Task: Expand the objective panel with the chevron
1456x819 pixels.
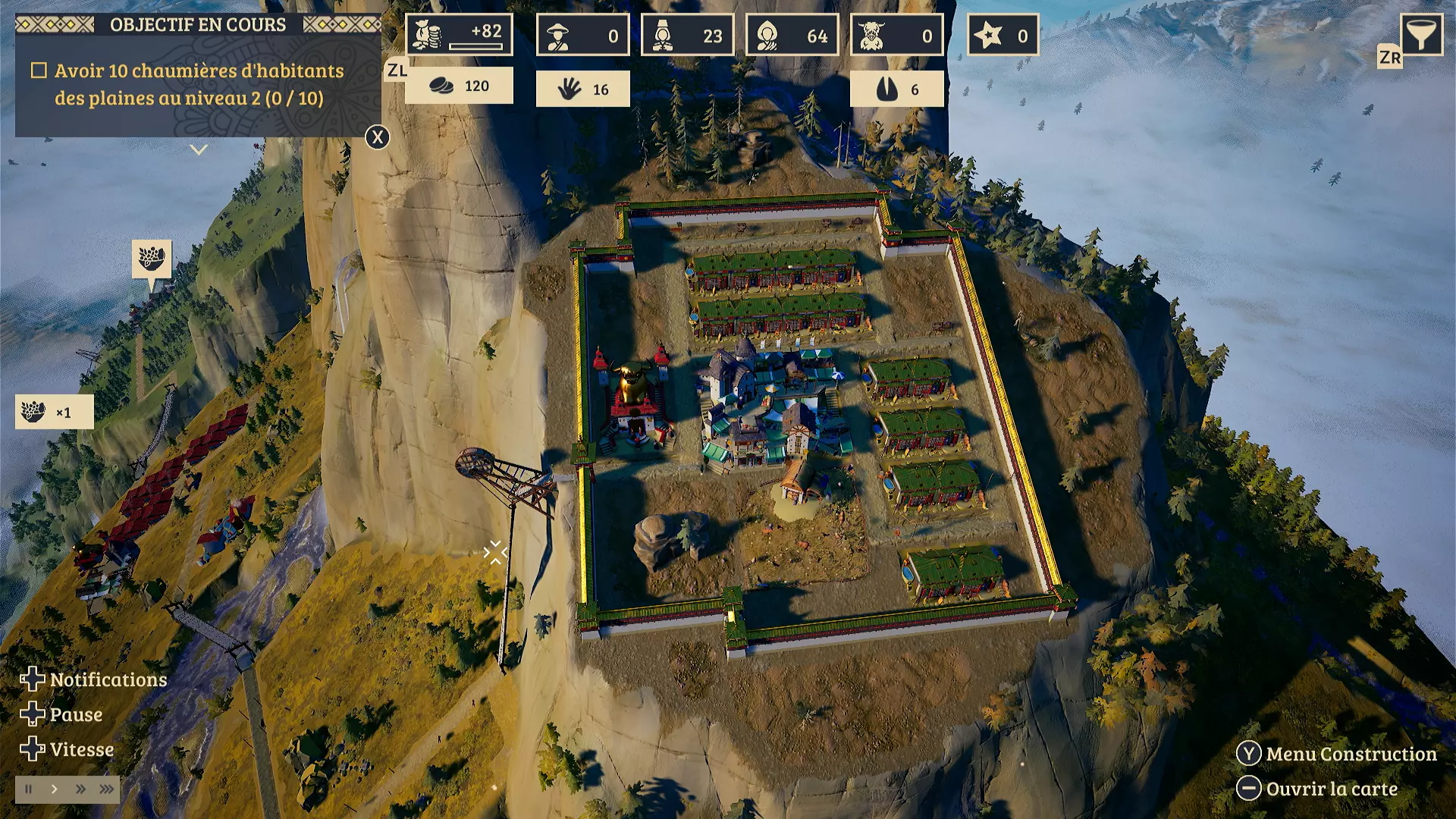Action: coord(199,150)
